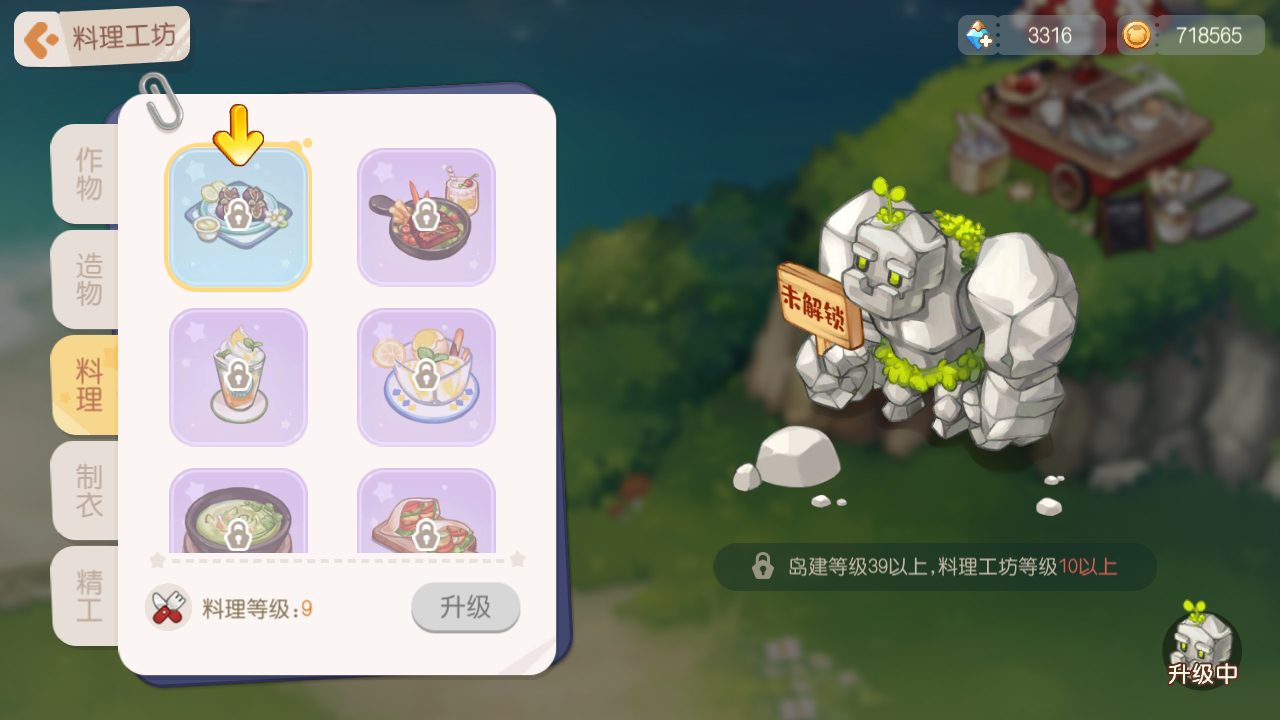Click the back arrow beside 料理工坊
This screenshot has width=1280, height=720.
pyautogui.click(x=40, y=36)
